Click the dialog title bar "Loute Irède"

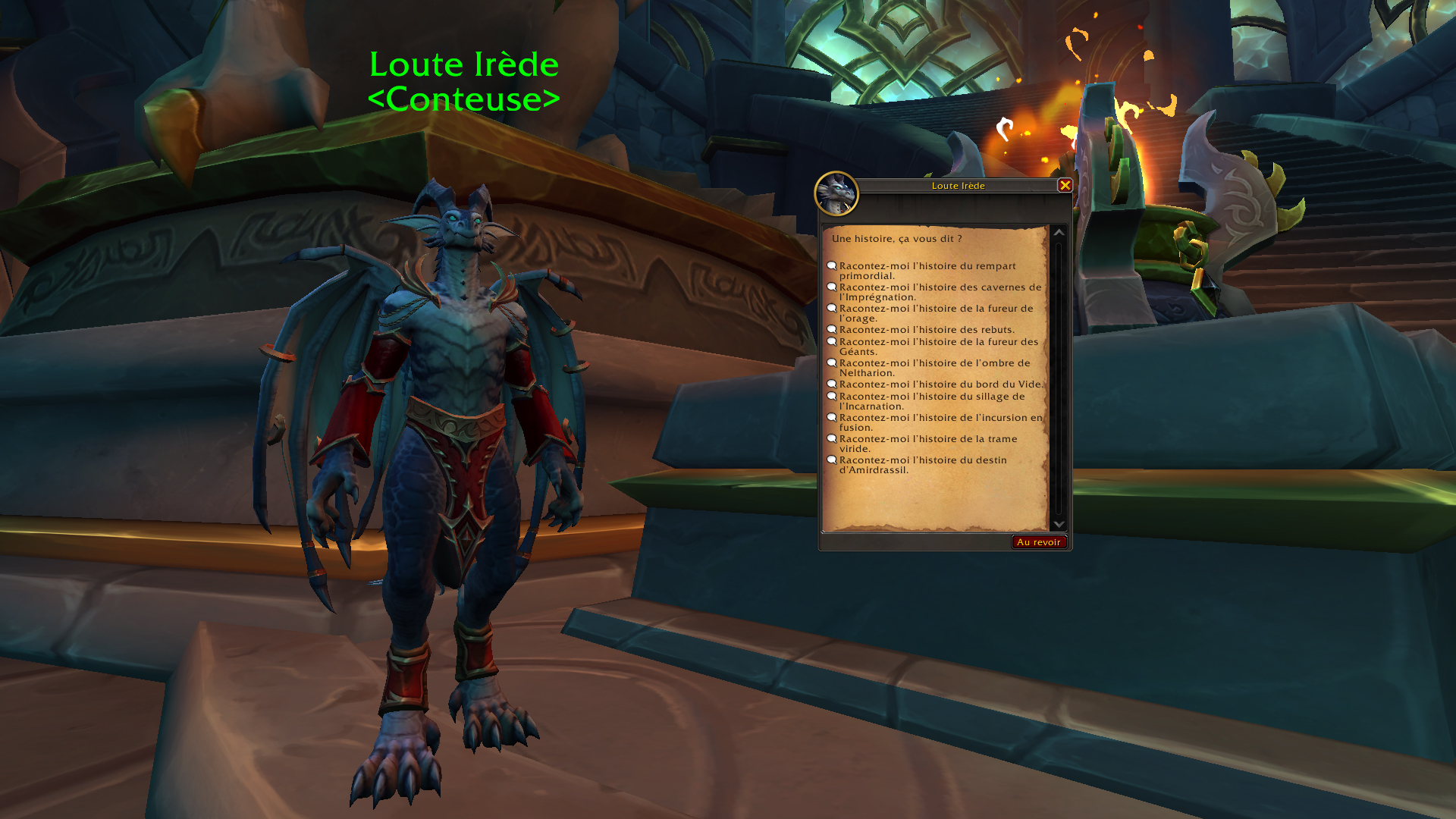957,185
